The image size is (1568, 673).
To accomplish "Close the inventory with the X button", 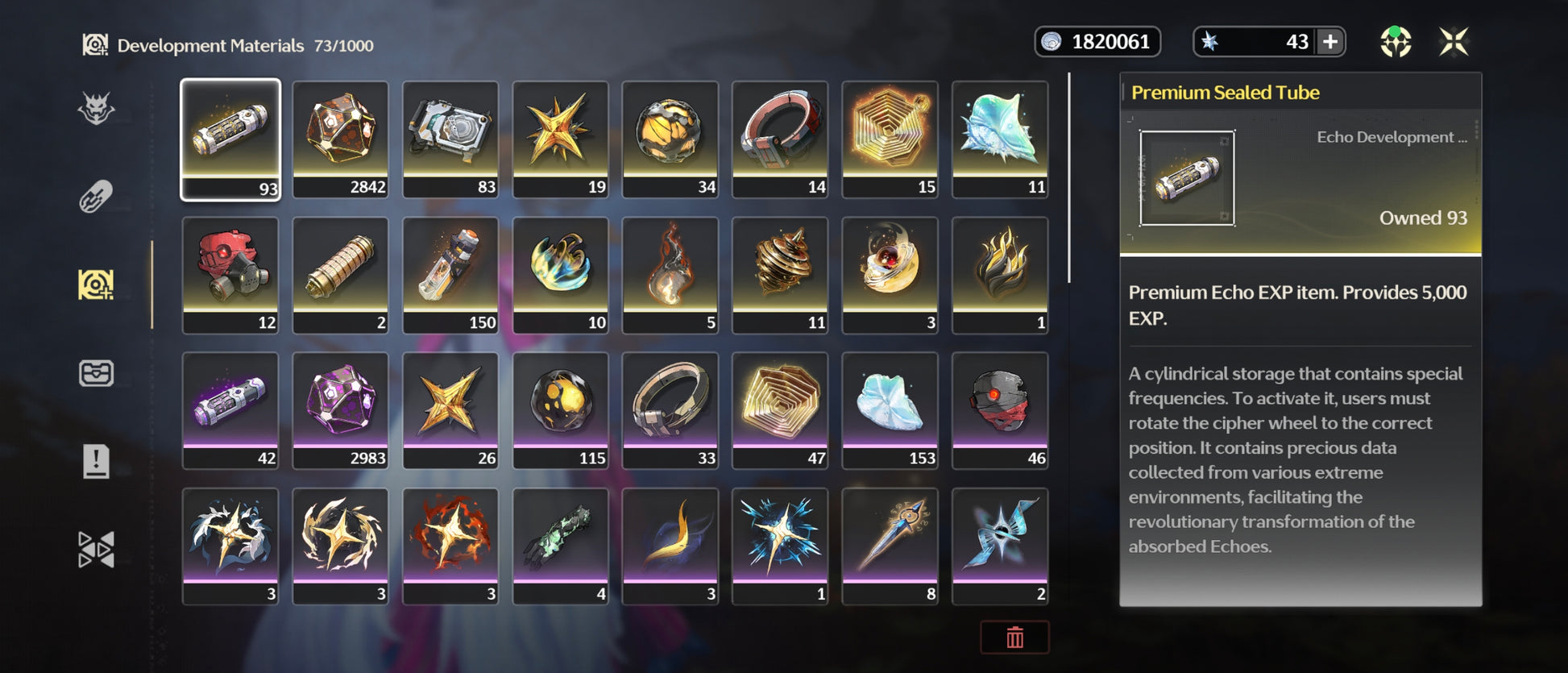I will 1454,42.
